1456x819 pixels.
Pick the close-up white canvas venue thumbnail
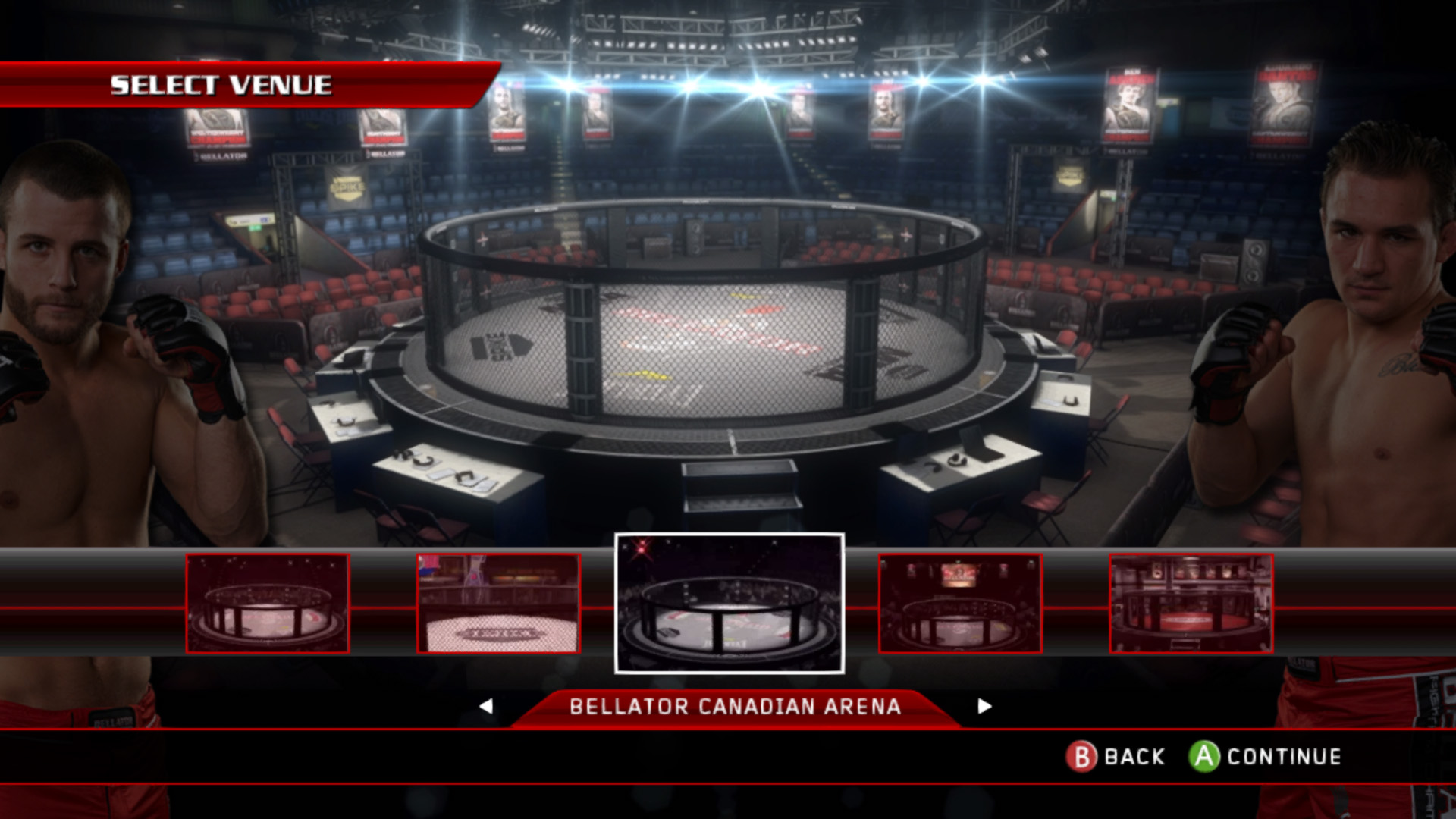click(499, 604)
